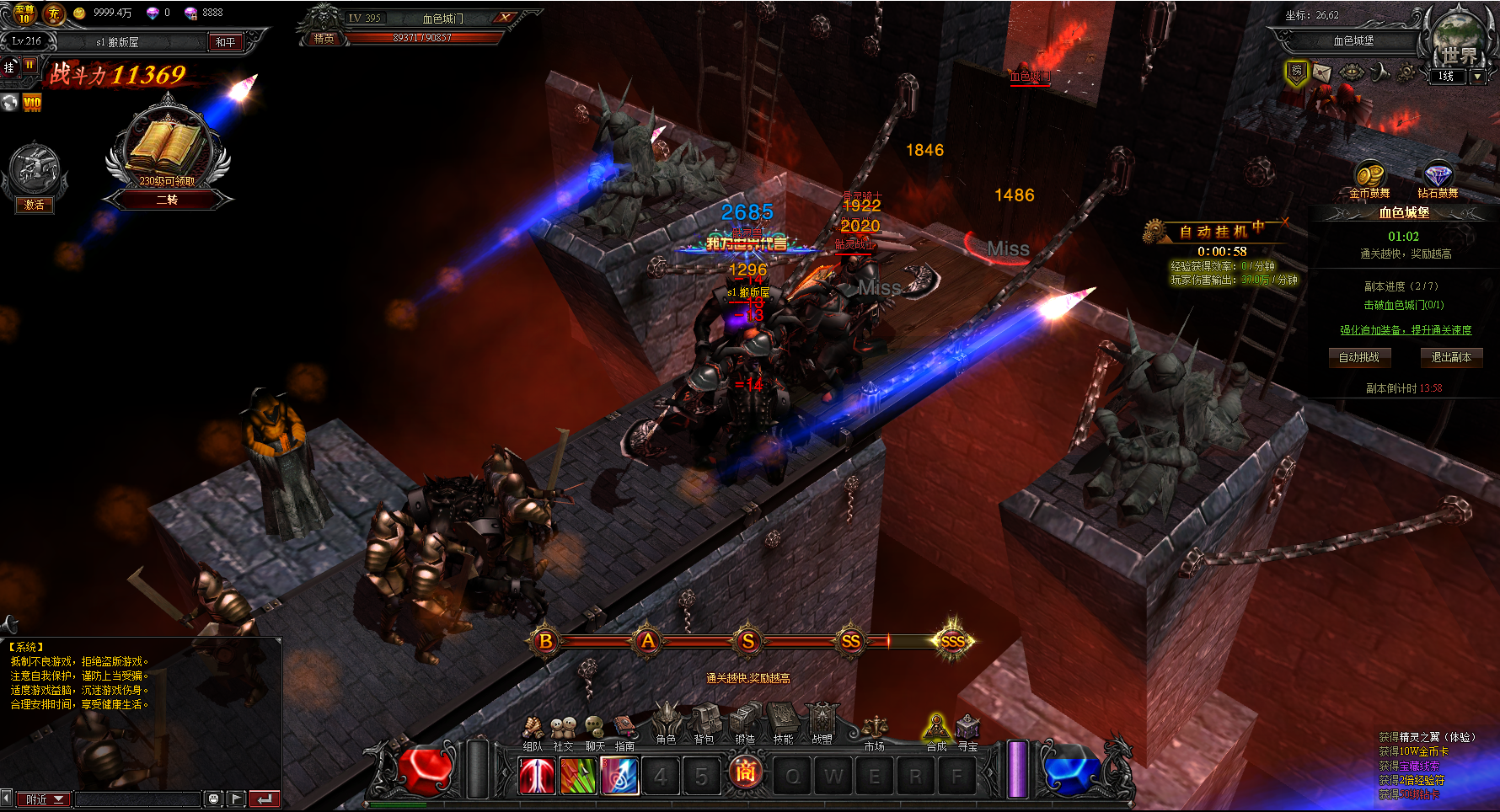Click the 二转 rebirth button
Viewport: 1500px width, 812px height.
pos(167,200)
